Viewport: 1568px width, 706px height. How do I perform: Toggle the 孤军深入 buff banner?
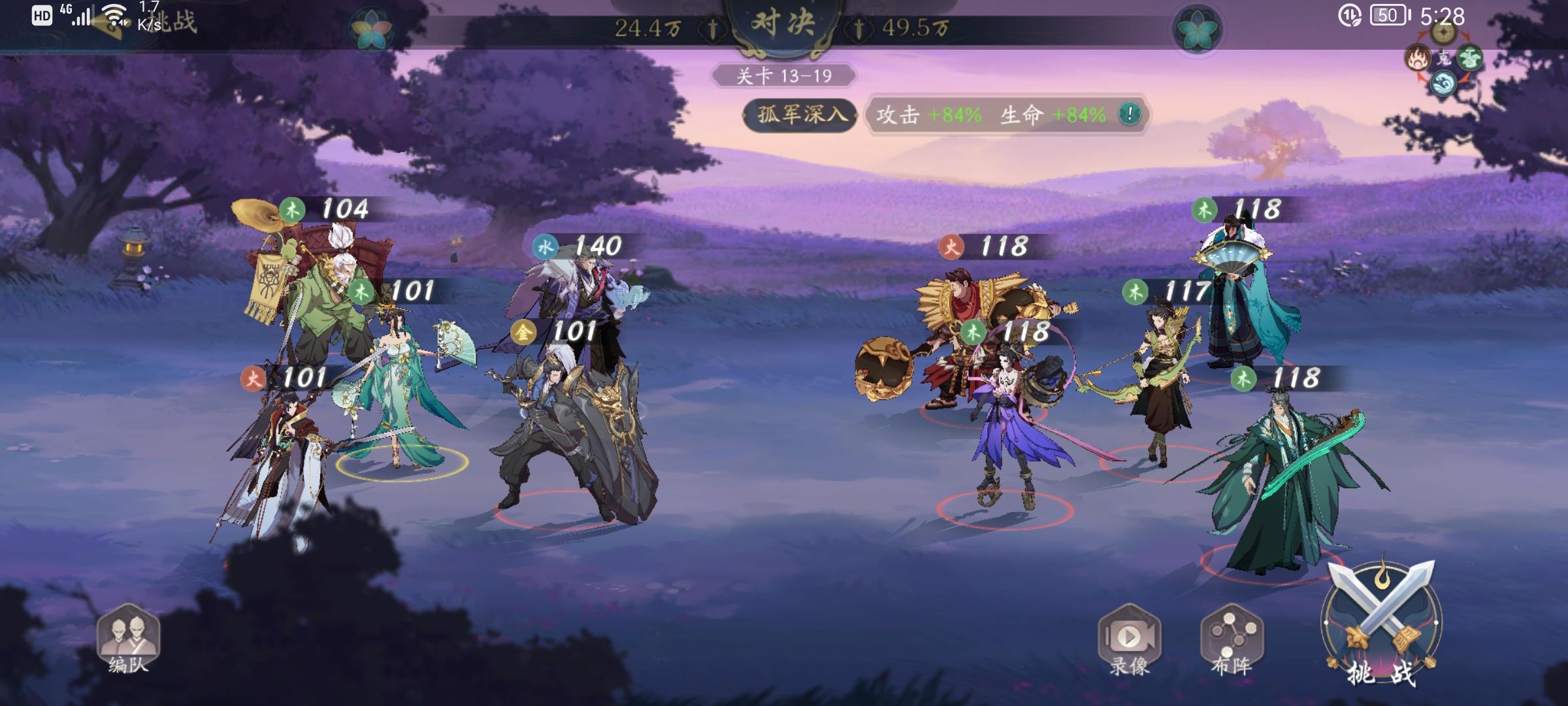coord(800,114)
